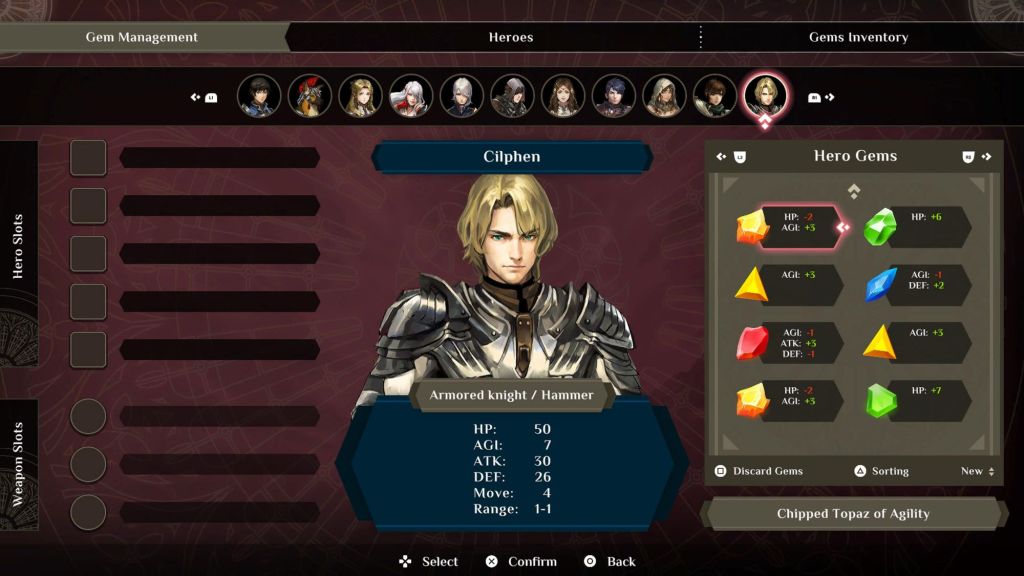Pick the dark-hooded hero portrait

point(513,96)
